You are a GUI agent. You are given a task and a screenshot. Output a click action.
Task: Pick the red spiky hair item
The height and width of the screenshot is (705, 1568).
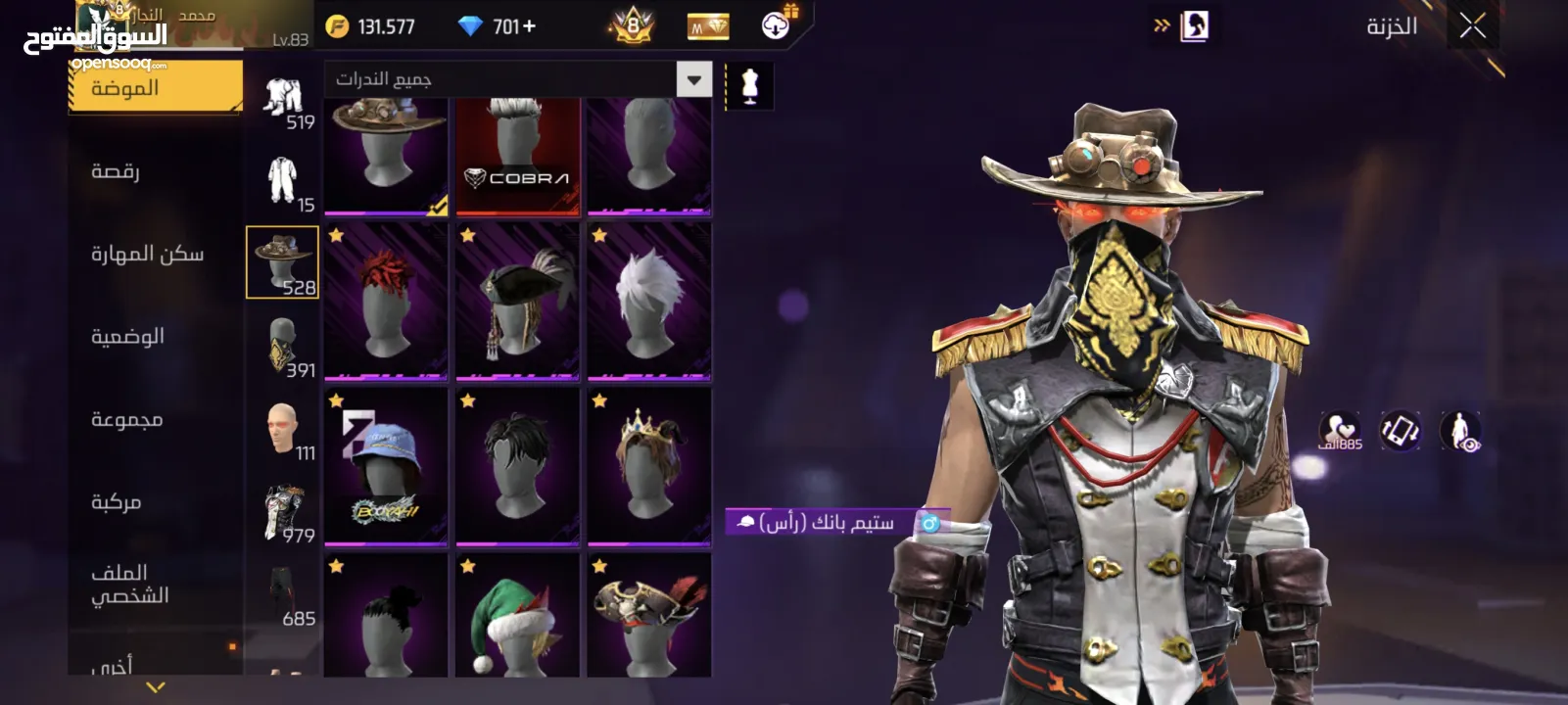[386, 301]
